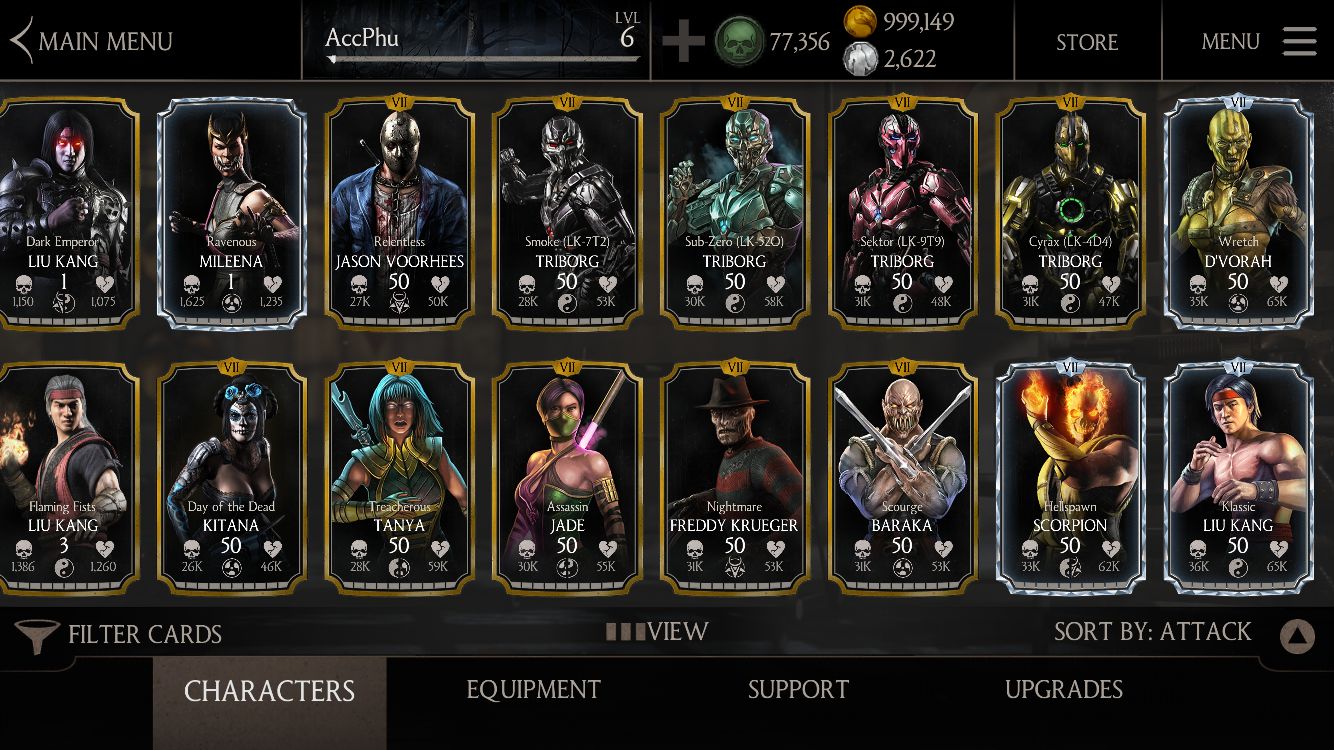Choose Relentless Jason Voorhees card
This screenshot has height=750, width=1334.
click(399, 212)
